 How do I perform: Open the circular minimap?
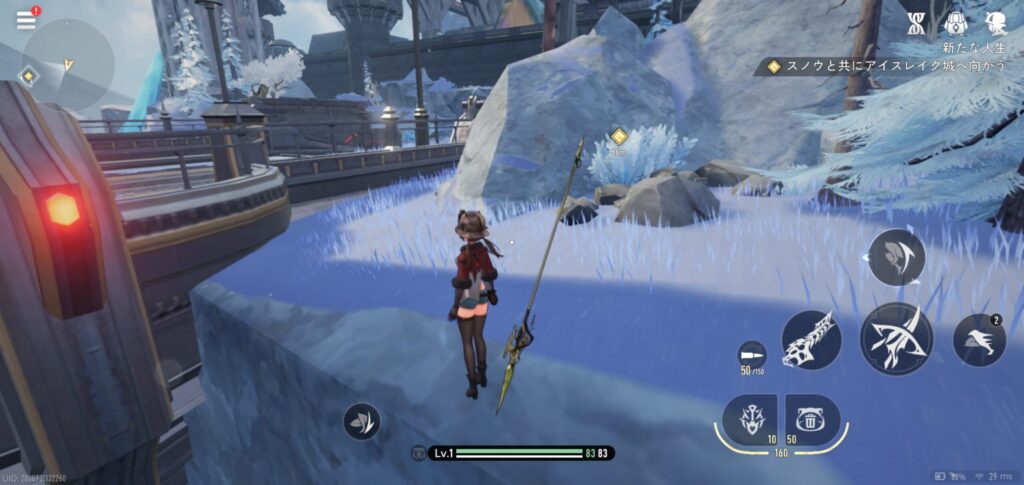tap(69, 64)
